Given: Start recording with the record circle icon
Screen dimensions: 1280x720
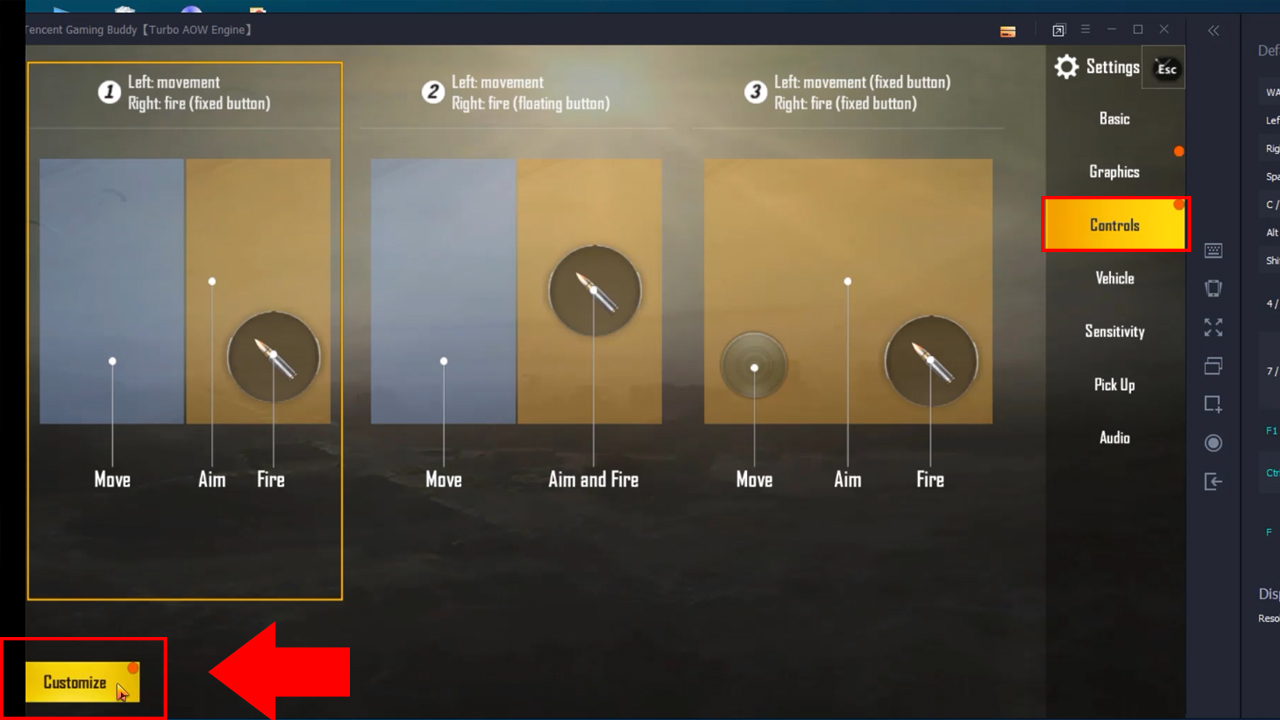Looking at the screenshot, I should pyautogui.click(x=1213, y=442).
